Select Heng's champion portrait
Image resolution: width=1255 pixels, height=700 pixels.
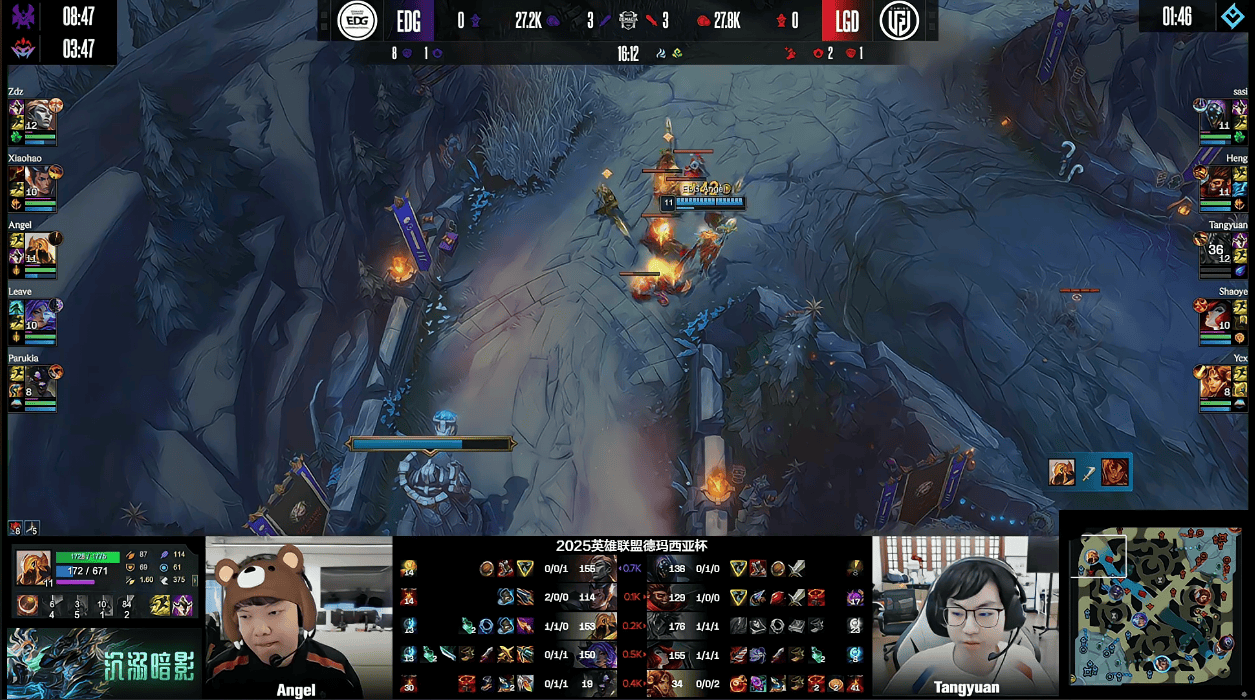[x=1215, y=182]
